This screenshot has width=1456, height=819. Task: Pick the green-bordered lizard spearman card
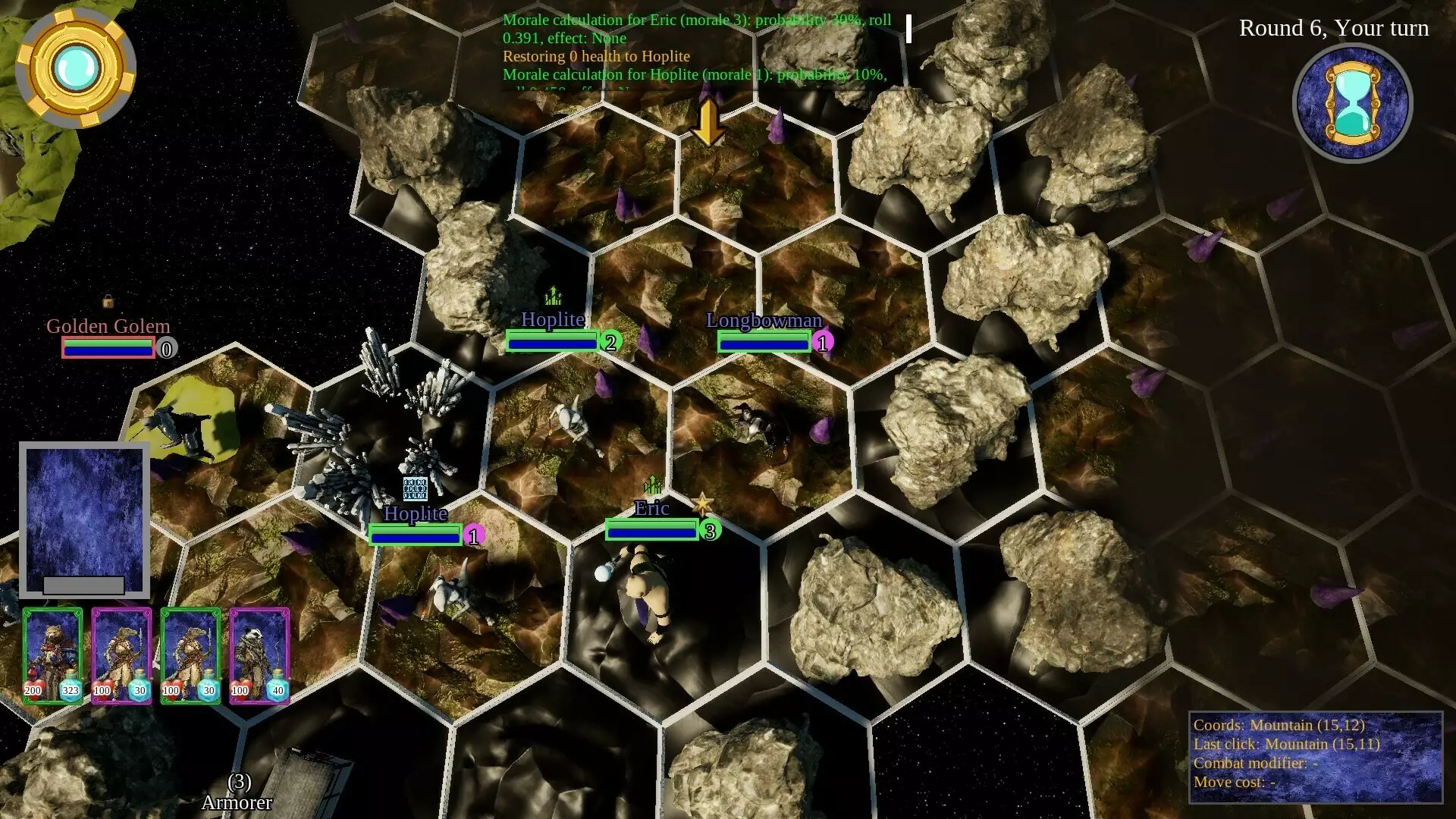(190, 655)
